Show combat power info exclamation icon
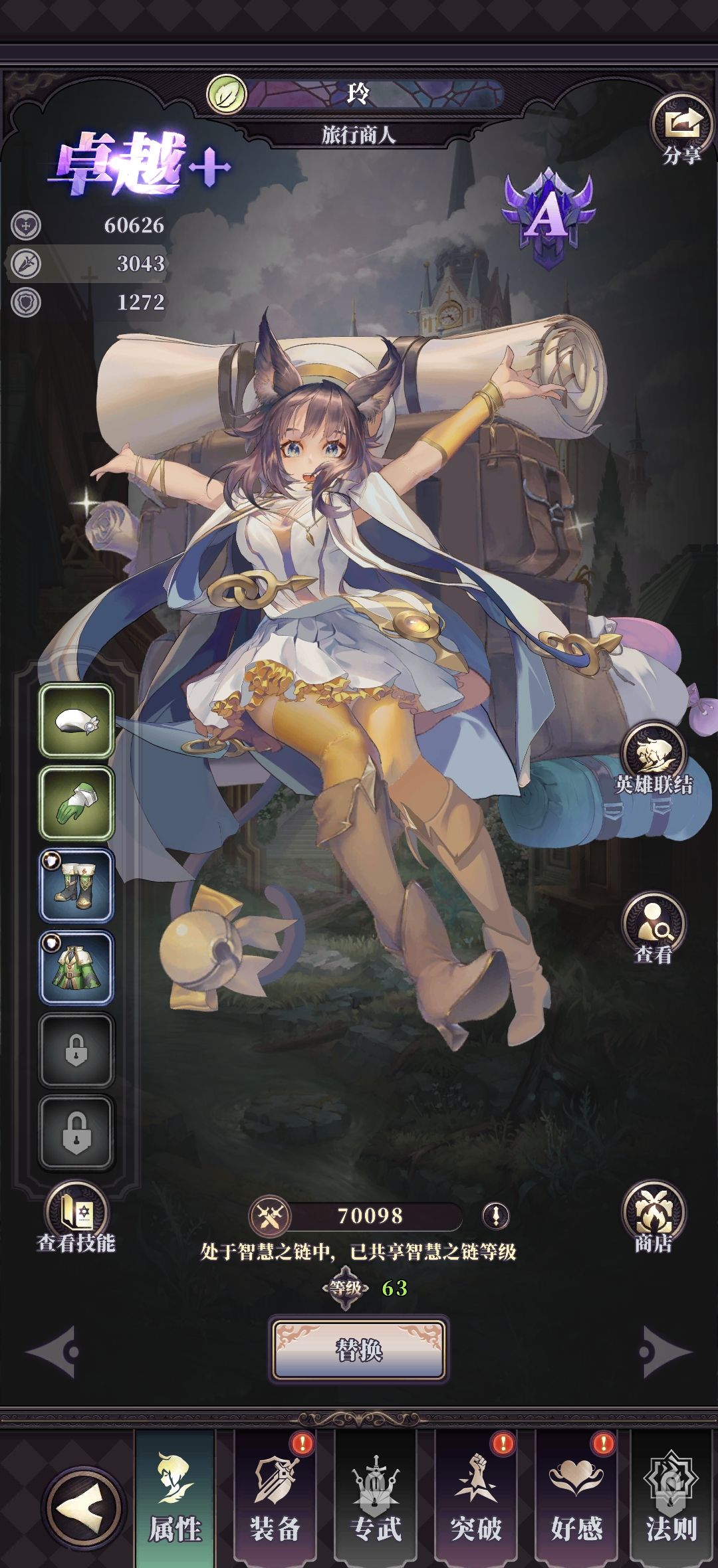The image size is (718, 1568). tap(495, 1216)
